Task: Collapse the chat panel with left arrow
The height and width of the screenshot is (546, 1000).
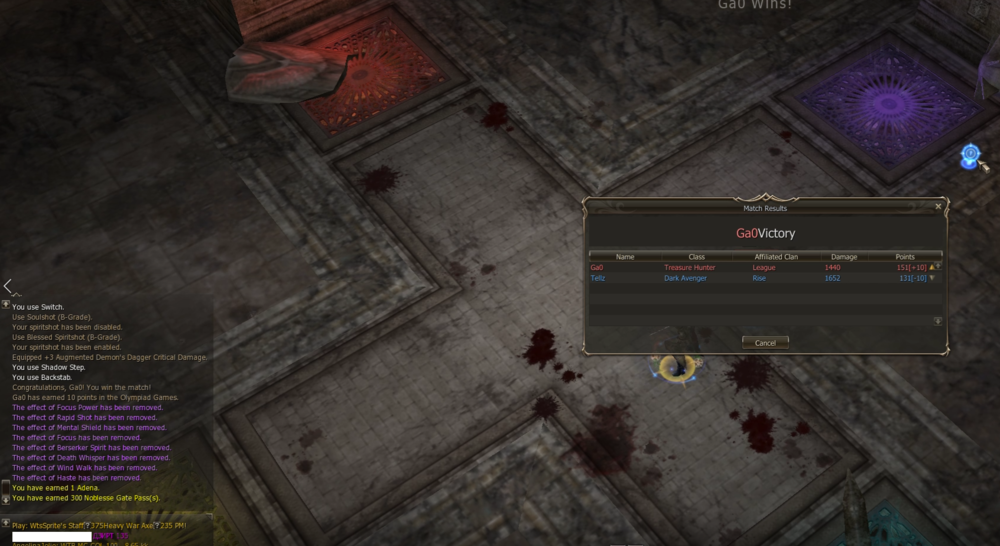Action: pos(7,287)
